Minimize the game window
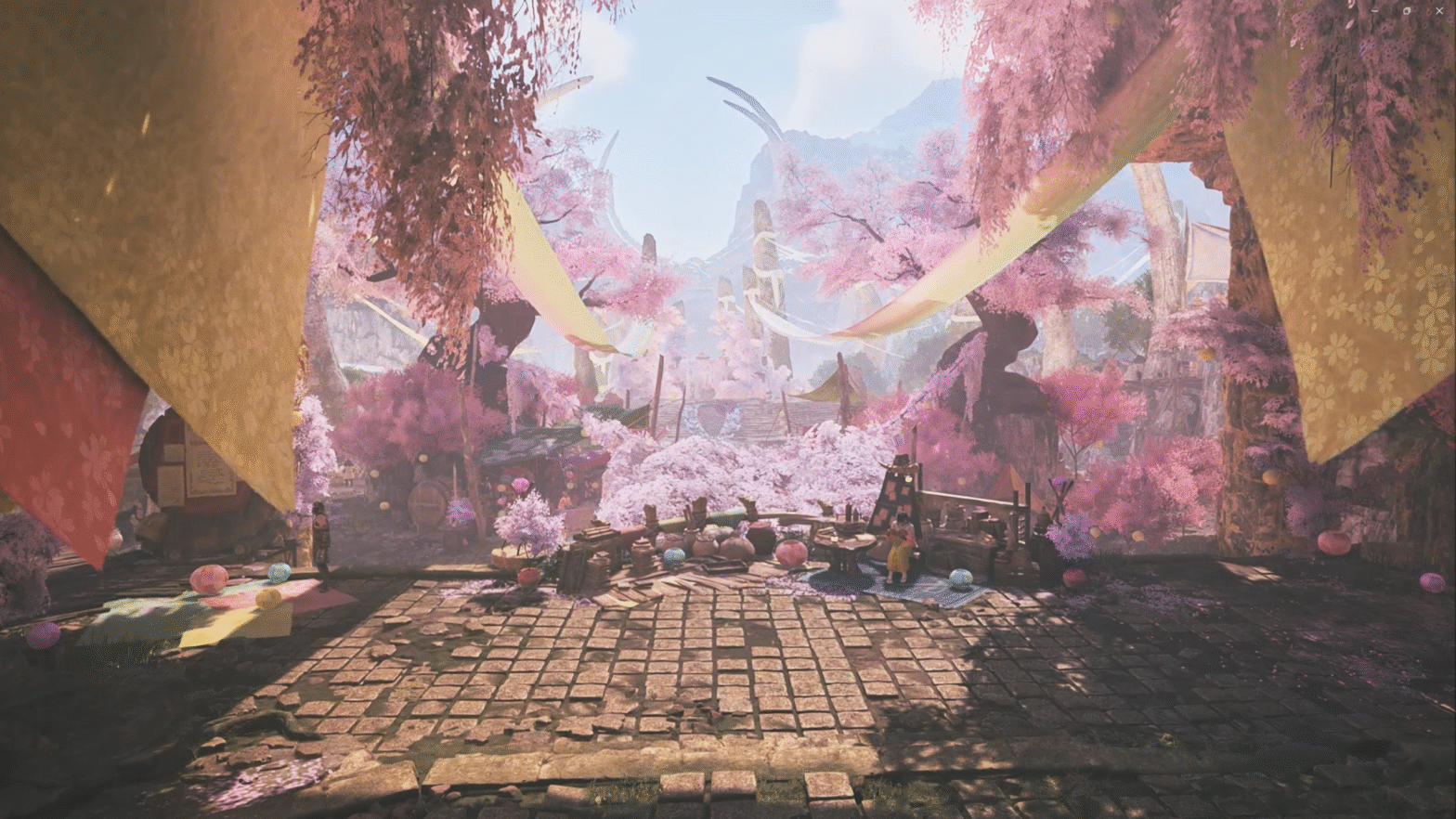The image size is (1456, 819). point(1374,10)
